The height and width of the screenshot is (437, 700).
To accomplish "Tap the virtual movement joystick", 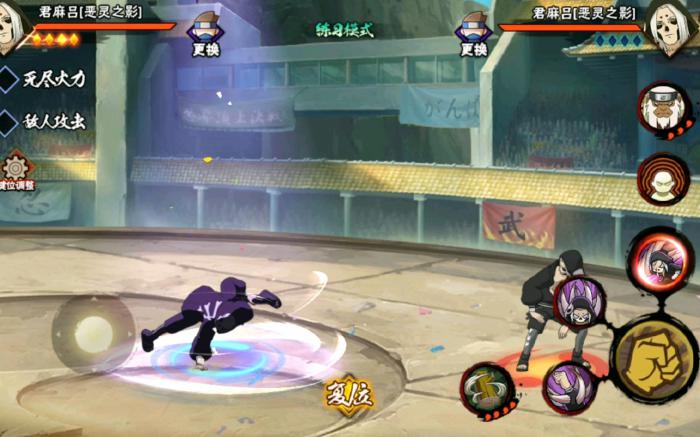I will pyautogui.click(x=93, y=333).
